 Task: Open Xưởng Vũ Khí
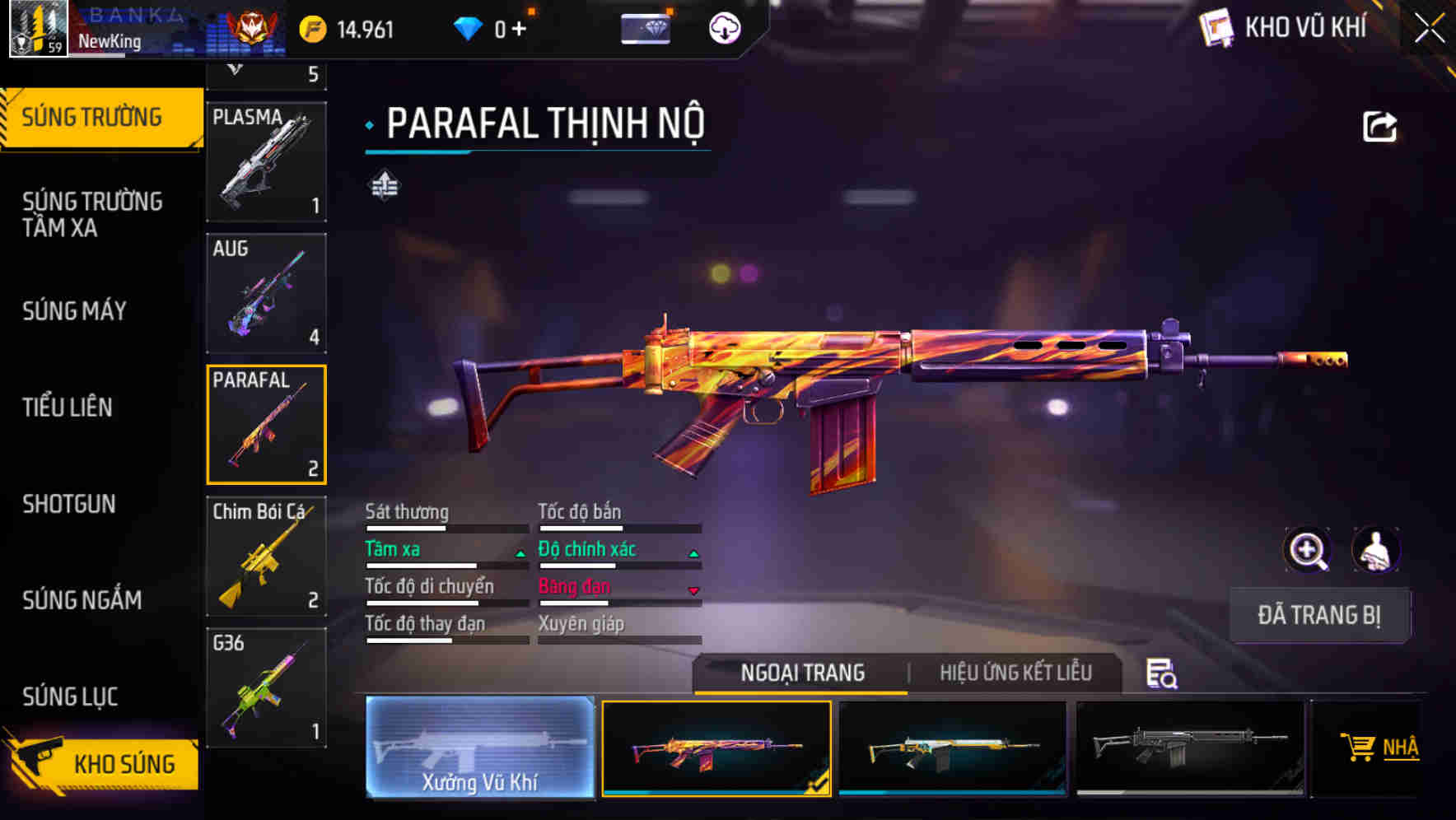(478, 748)
